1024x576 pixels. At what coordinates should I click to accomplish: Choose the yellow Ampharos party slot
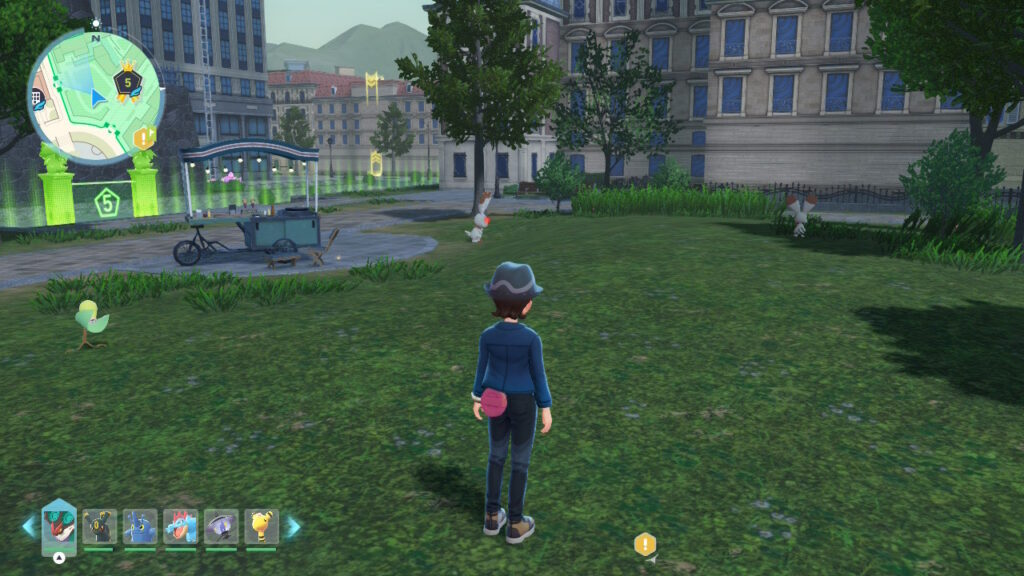coord(261,526)
